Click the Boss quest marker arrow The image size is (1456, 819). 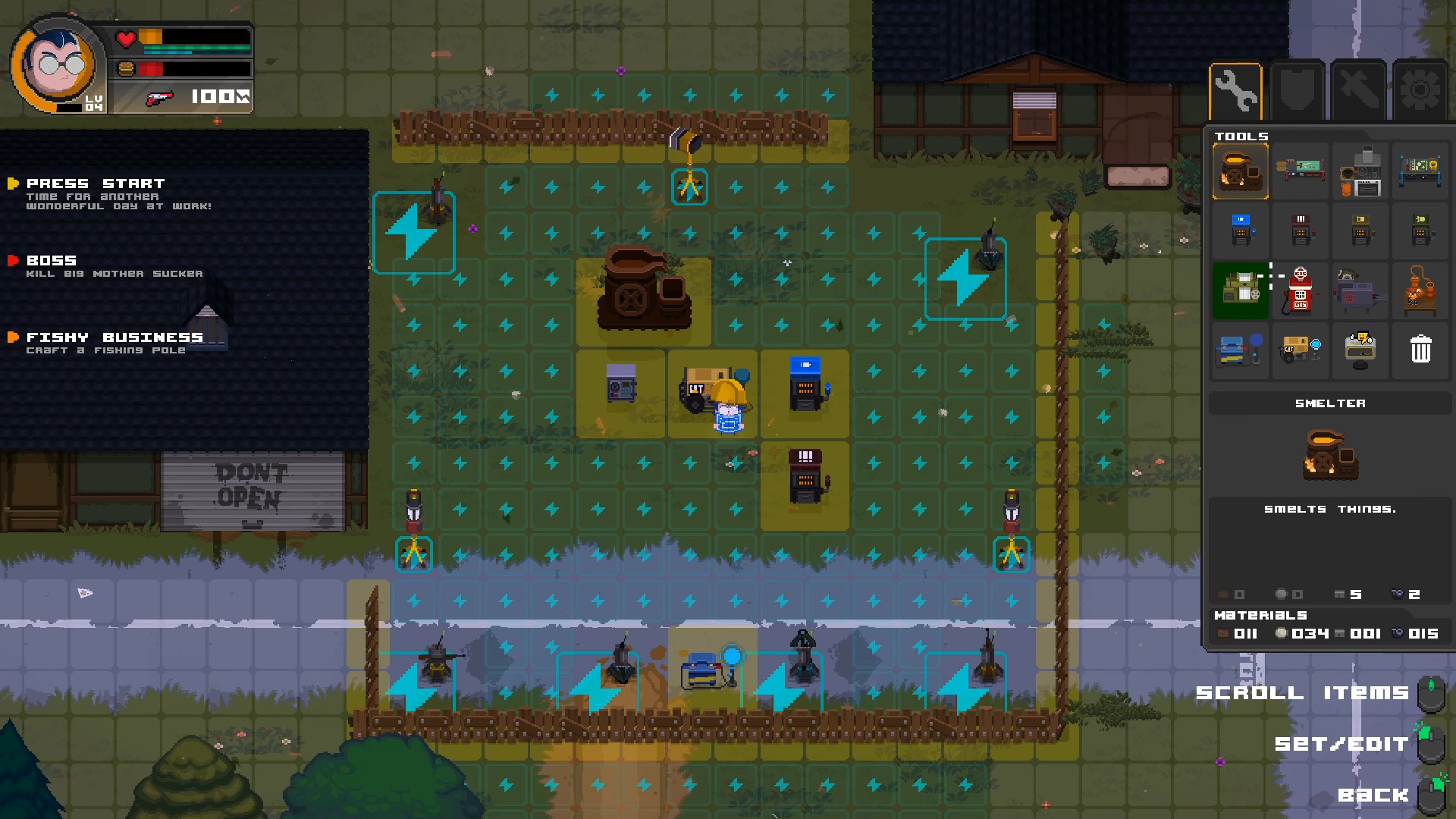coord(11,261)
